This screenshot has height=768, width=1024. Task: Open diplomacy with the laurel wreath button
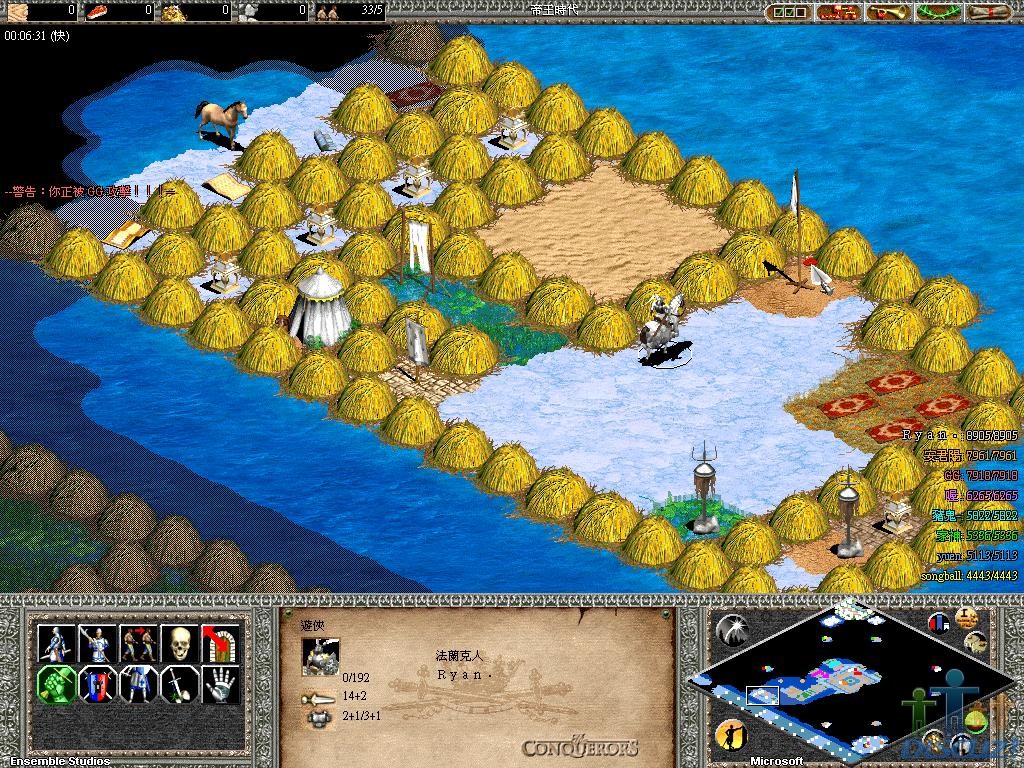coord(938,12)
